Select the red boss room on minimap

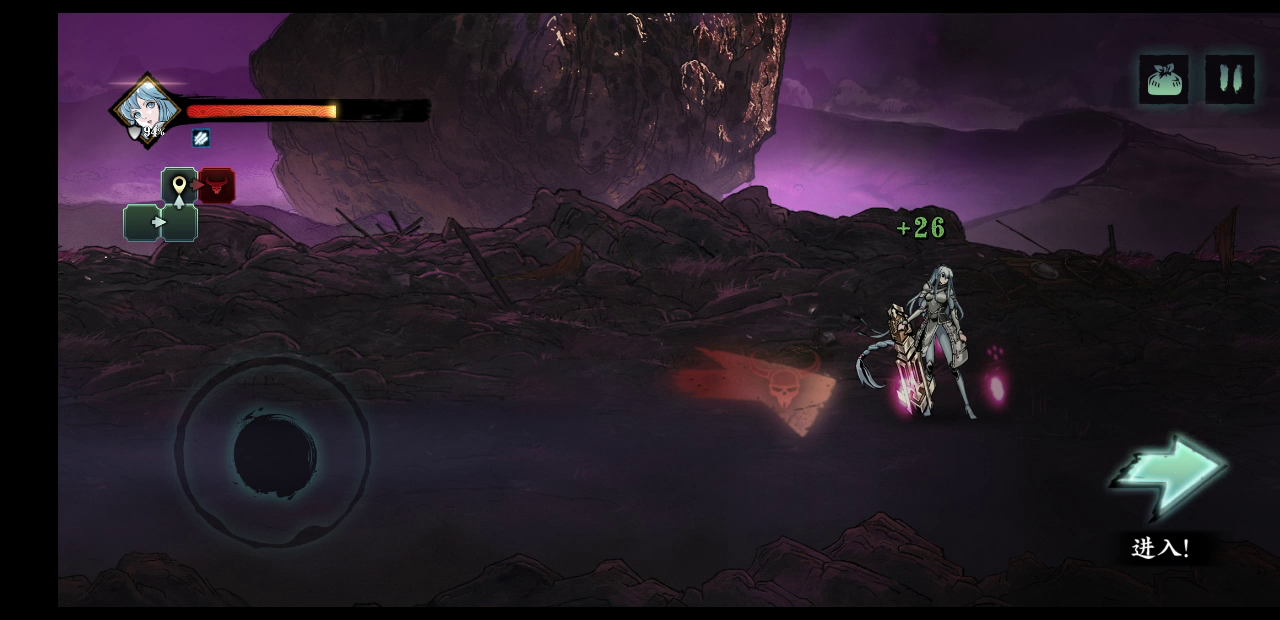(x=217, y=185)
